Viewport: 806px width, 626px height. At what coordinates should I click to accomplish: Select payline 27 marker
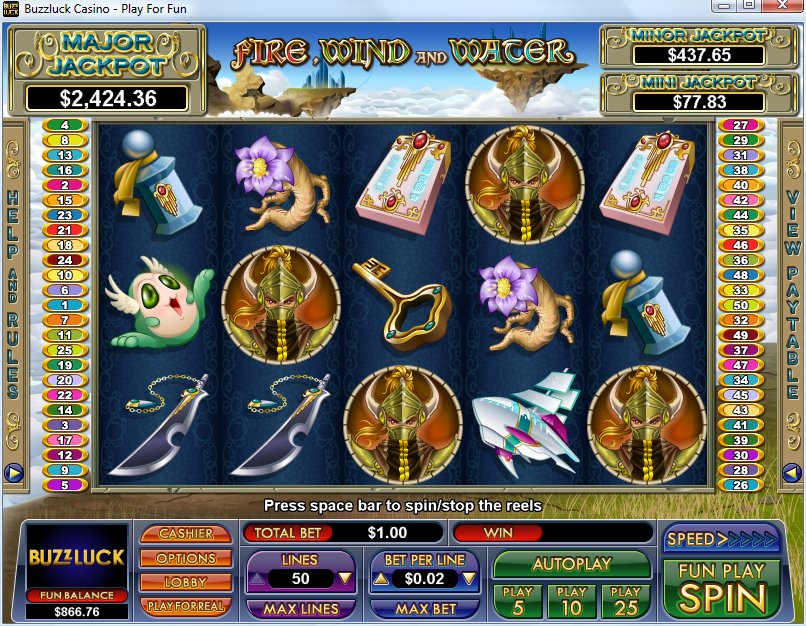pos(741,126)
